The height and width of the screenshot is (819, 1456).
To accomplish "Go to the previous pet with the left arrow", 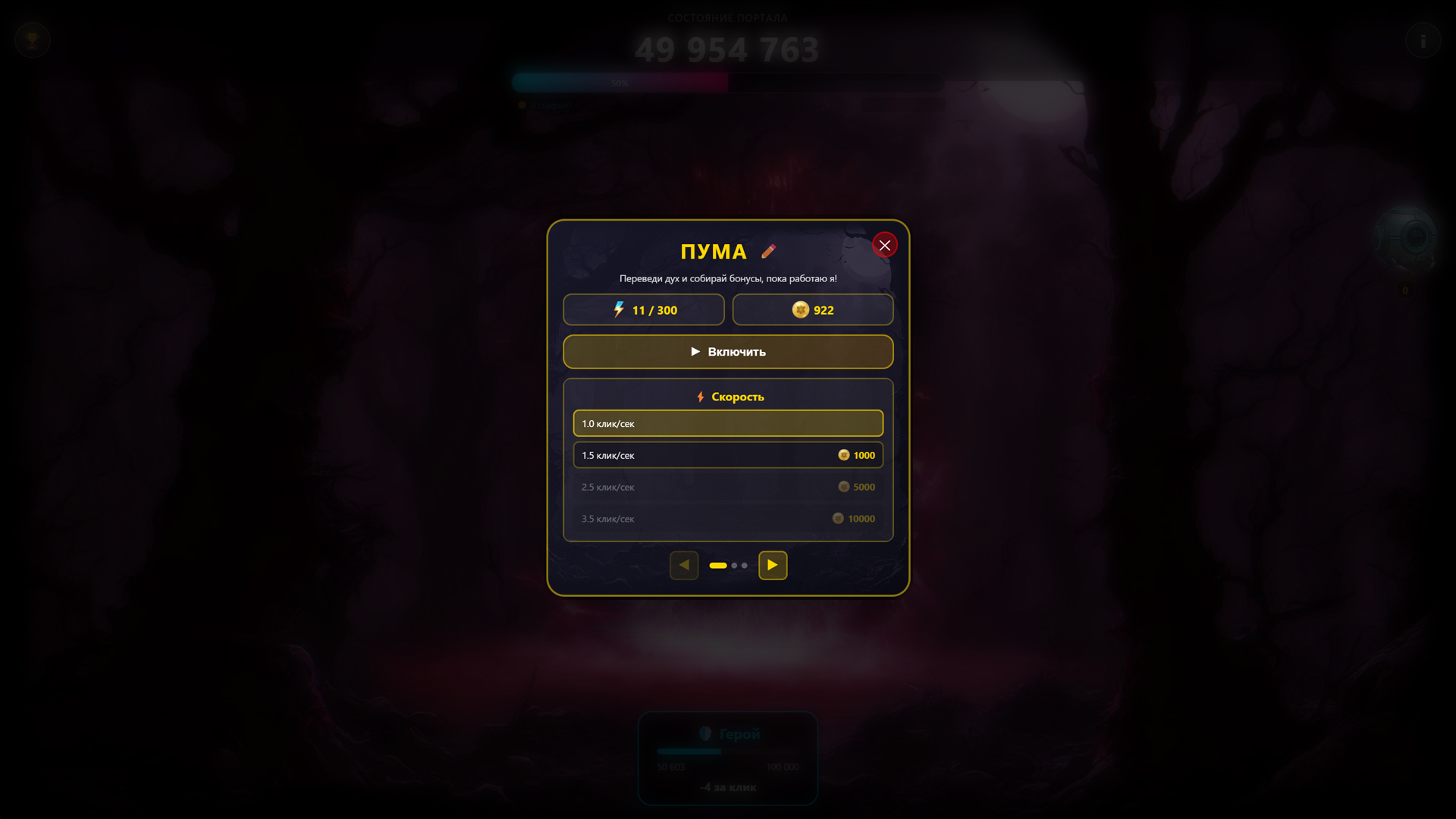I will coord(683,565).
